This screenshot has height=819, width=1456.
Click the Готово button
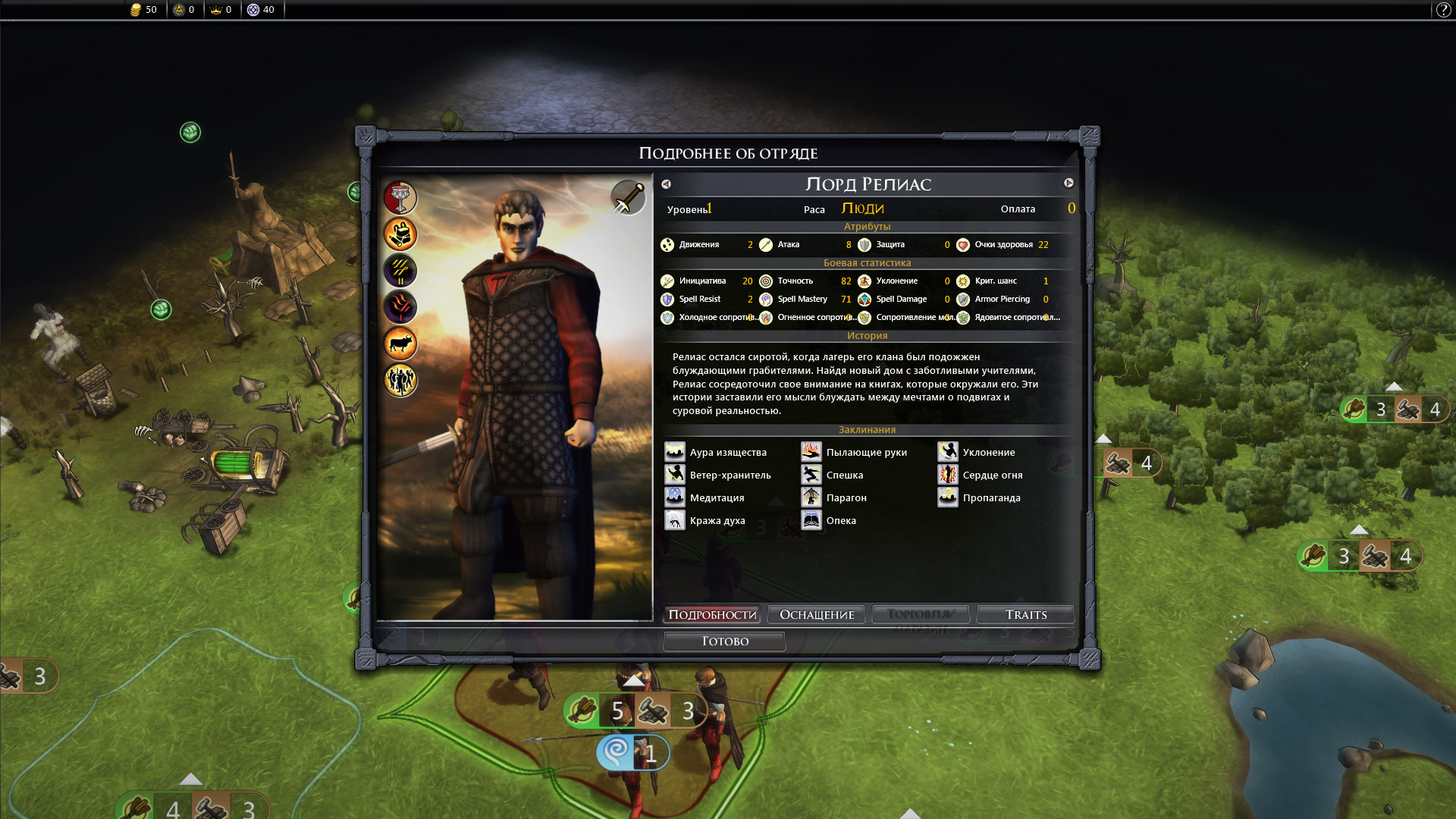pyautogui.click(x=724, y=642)
